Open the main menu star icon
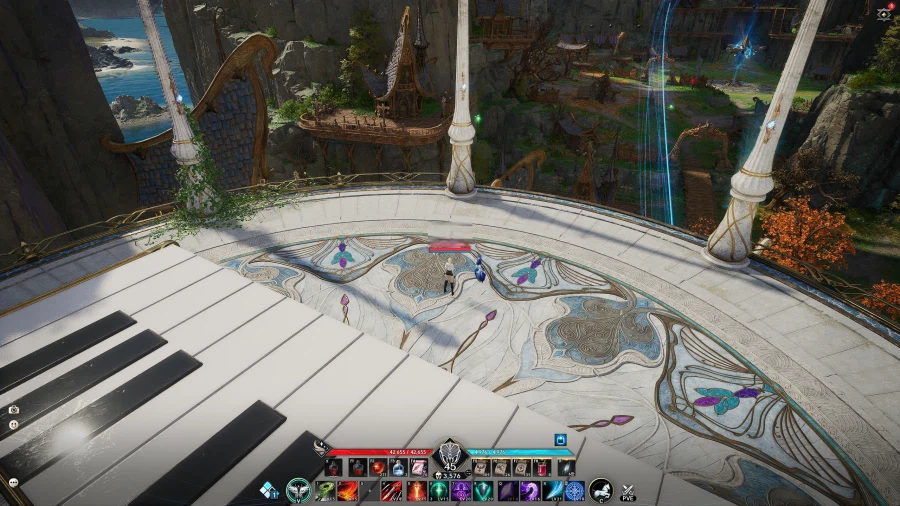Image resolution: width=900 pixels, height=506 pixels. [883, 13]
